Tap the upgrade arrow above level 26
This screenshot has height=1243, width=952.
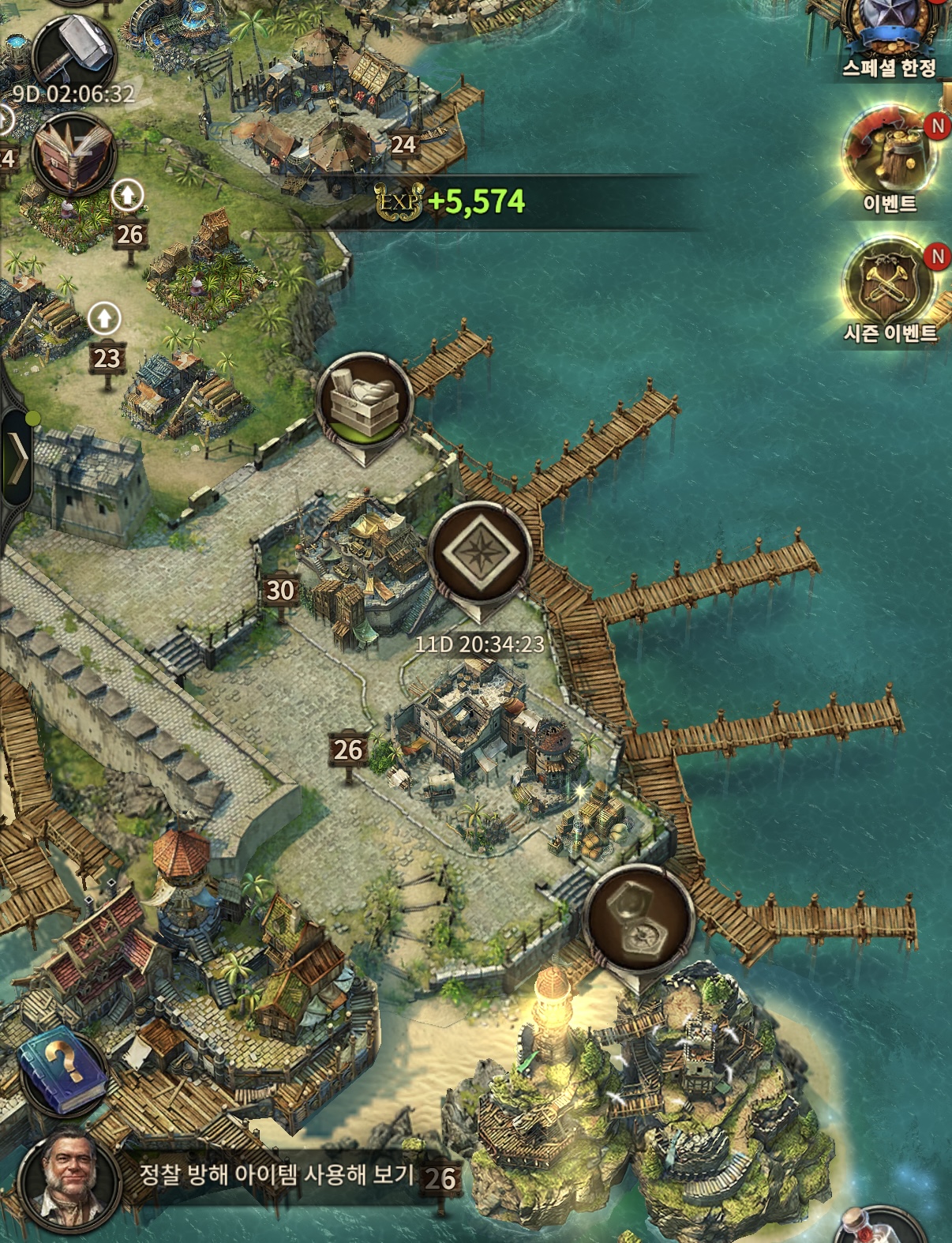point(127,196)
